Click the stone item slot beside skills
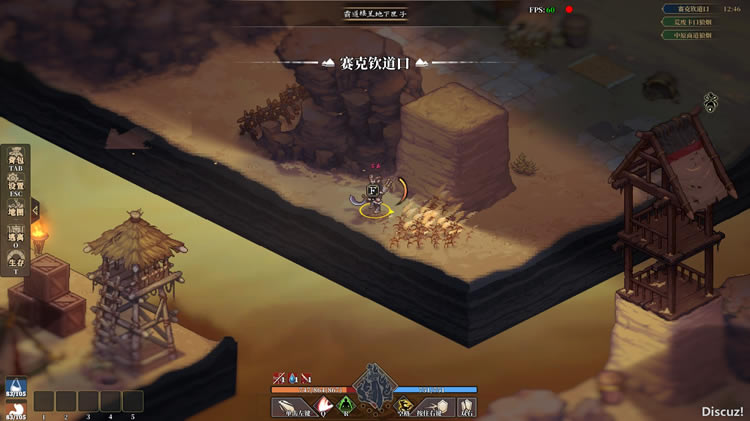This screenshot has width=750, height=421. [x=467, y=406]
